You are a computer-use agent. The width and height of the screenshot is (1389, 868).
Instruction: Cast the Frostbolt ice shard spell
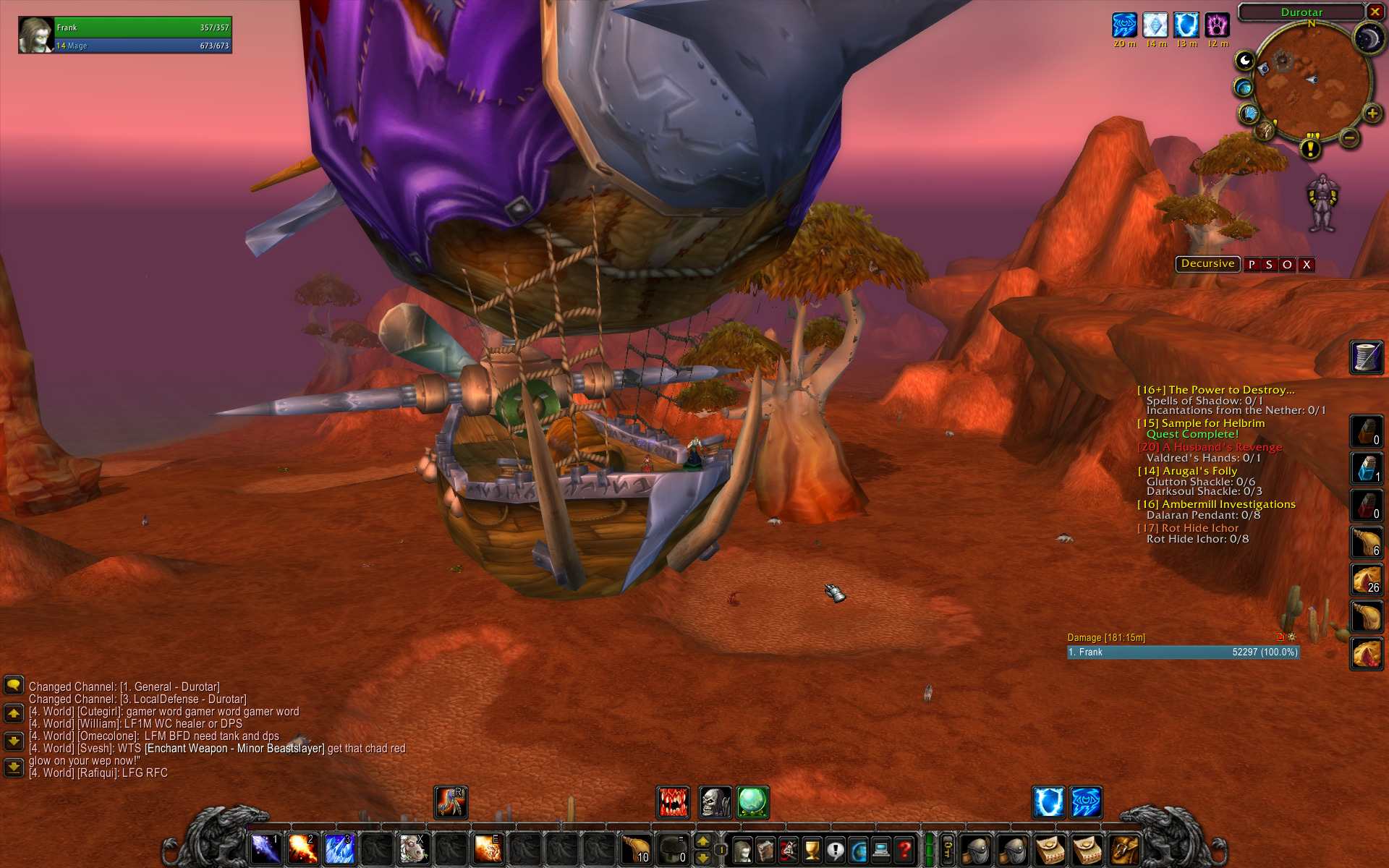(339, 848)
